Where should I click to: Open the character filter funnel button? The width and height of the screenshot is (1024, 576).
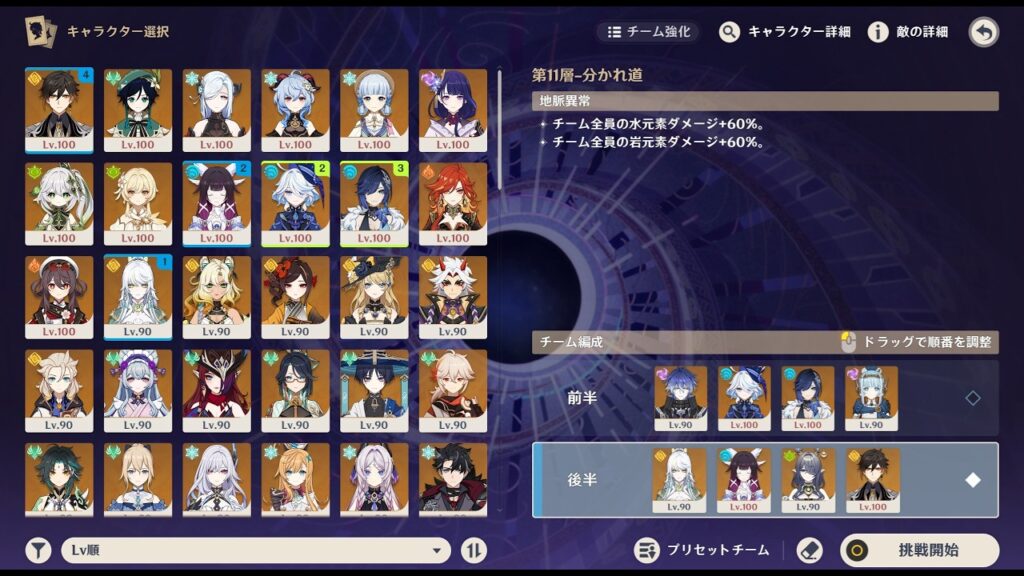38,550
